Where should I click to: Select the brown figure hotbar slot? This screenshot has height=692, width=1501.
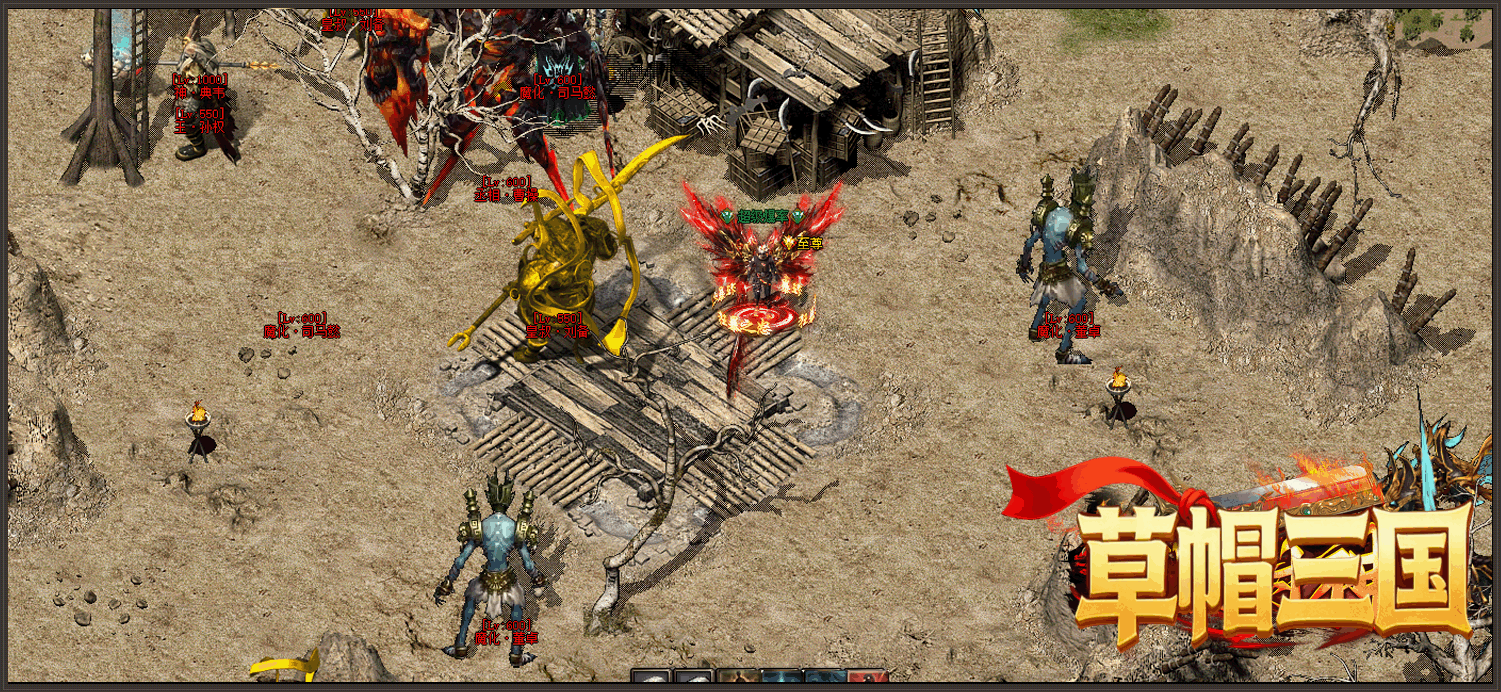pyautogui.click(x=738, y=678)
